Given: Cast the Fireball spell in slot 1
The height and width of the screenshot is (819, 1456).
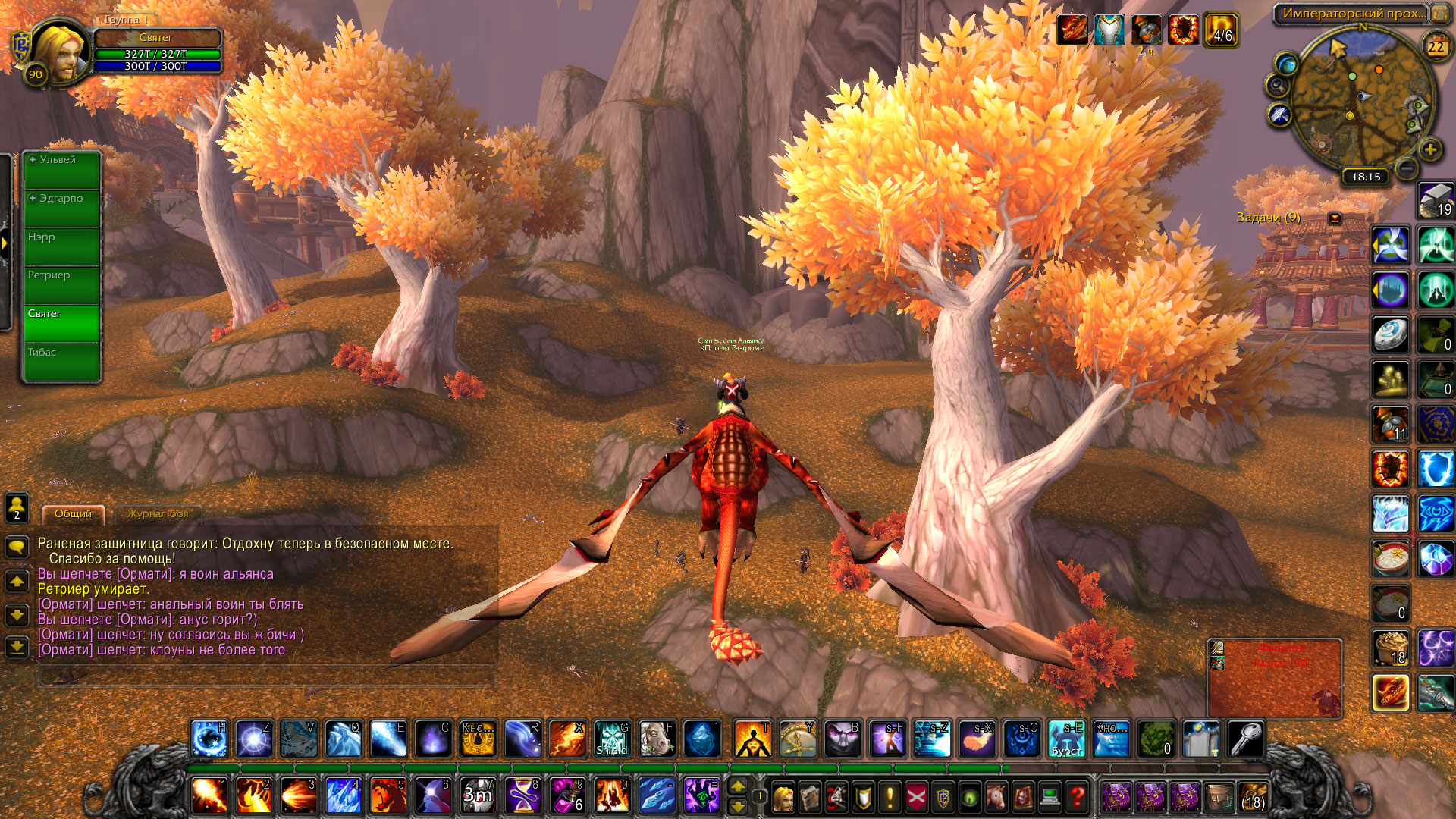Looking at the screenshot, I should 209,795.
